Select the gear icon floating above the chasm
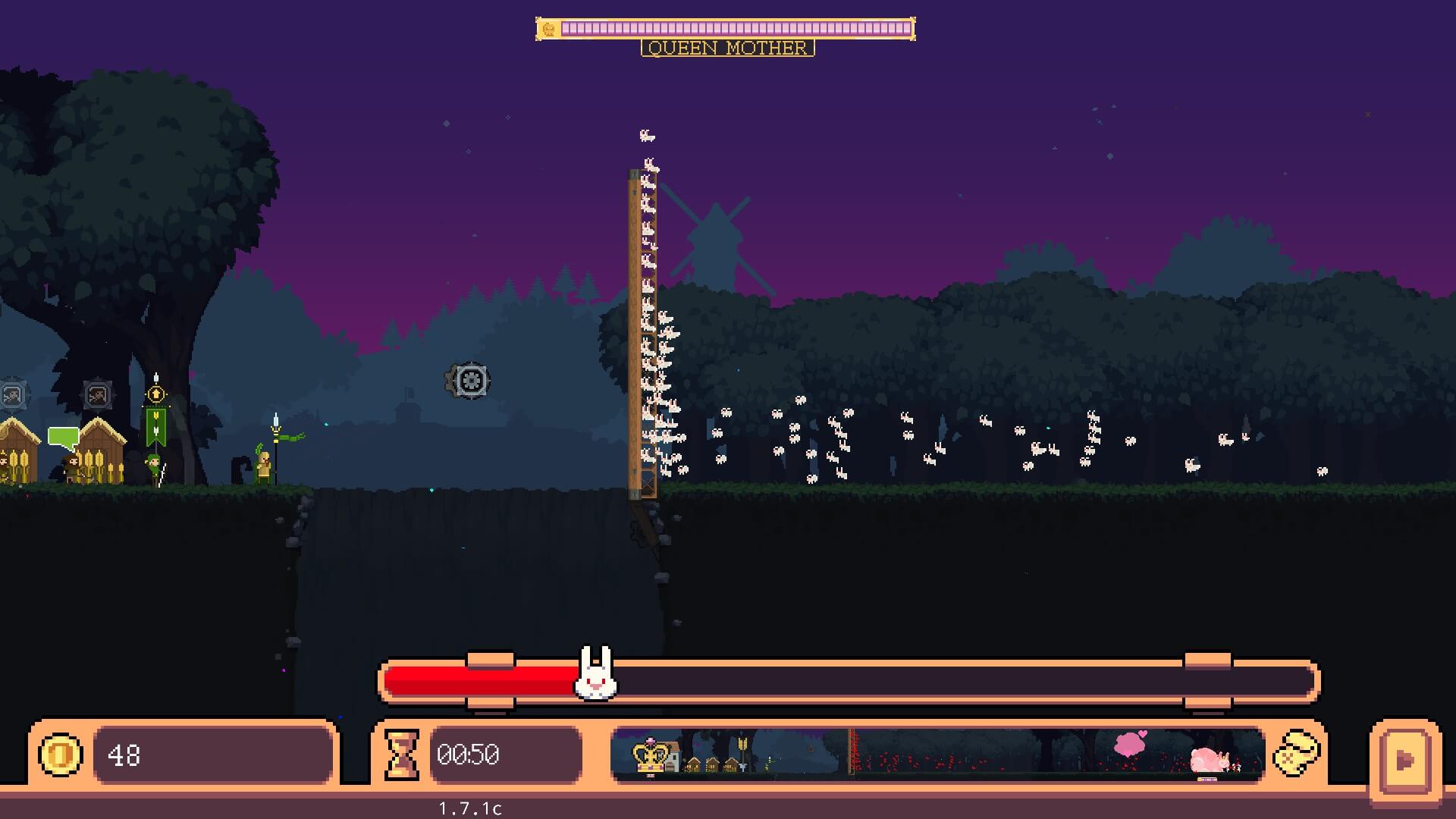This screenshot has width=1456, height=819. pos(469,381)
